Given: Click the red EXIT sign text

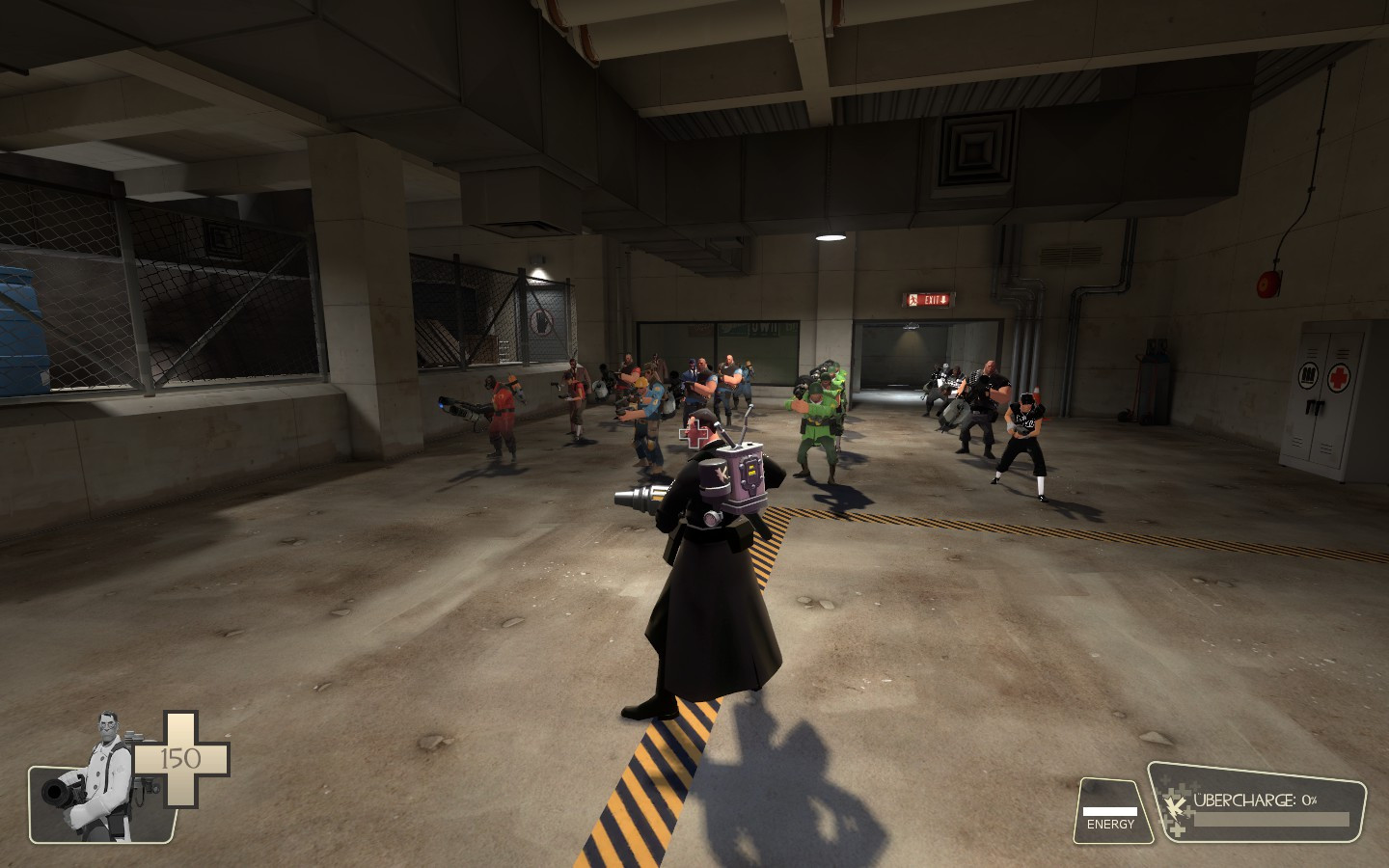Looking at the screenshot, I should click(932, 300).
